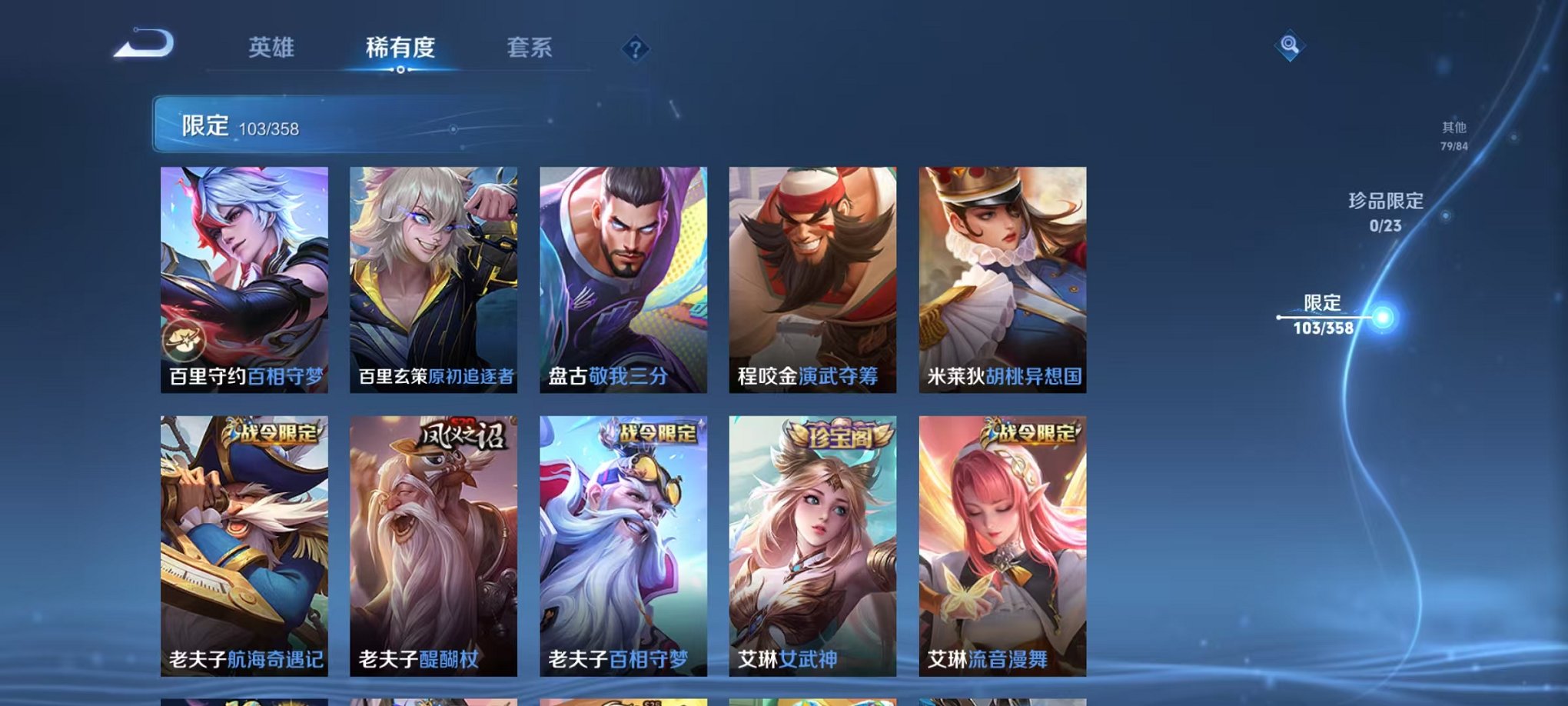Switch to the 套系 tab
1568x706 pixels.
pyautogui.click(x=530, y=48)
